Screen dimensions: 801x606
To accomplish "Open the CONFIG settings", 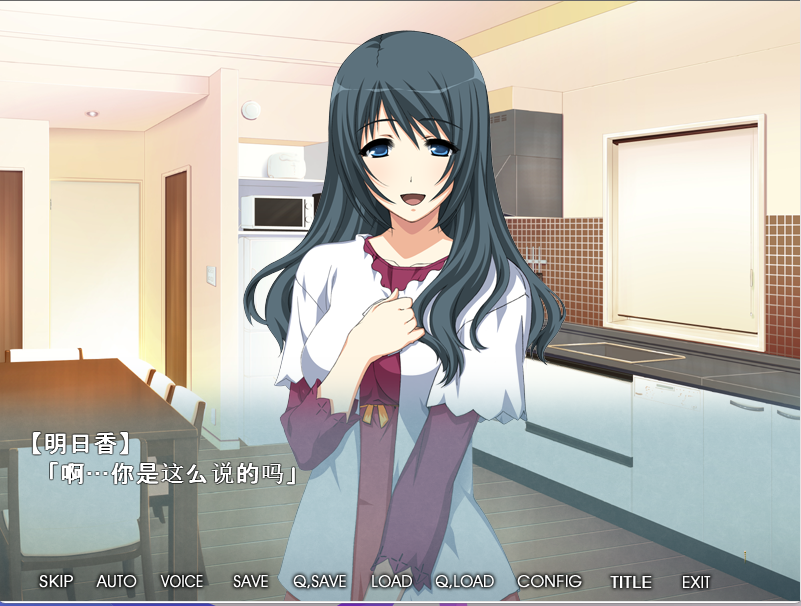I will (x=549, y=581).
